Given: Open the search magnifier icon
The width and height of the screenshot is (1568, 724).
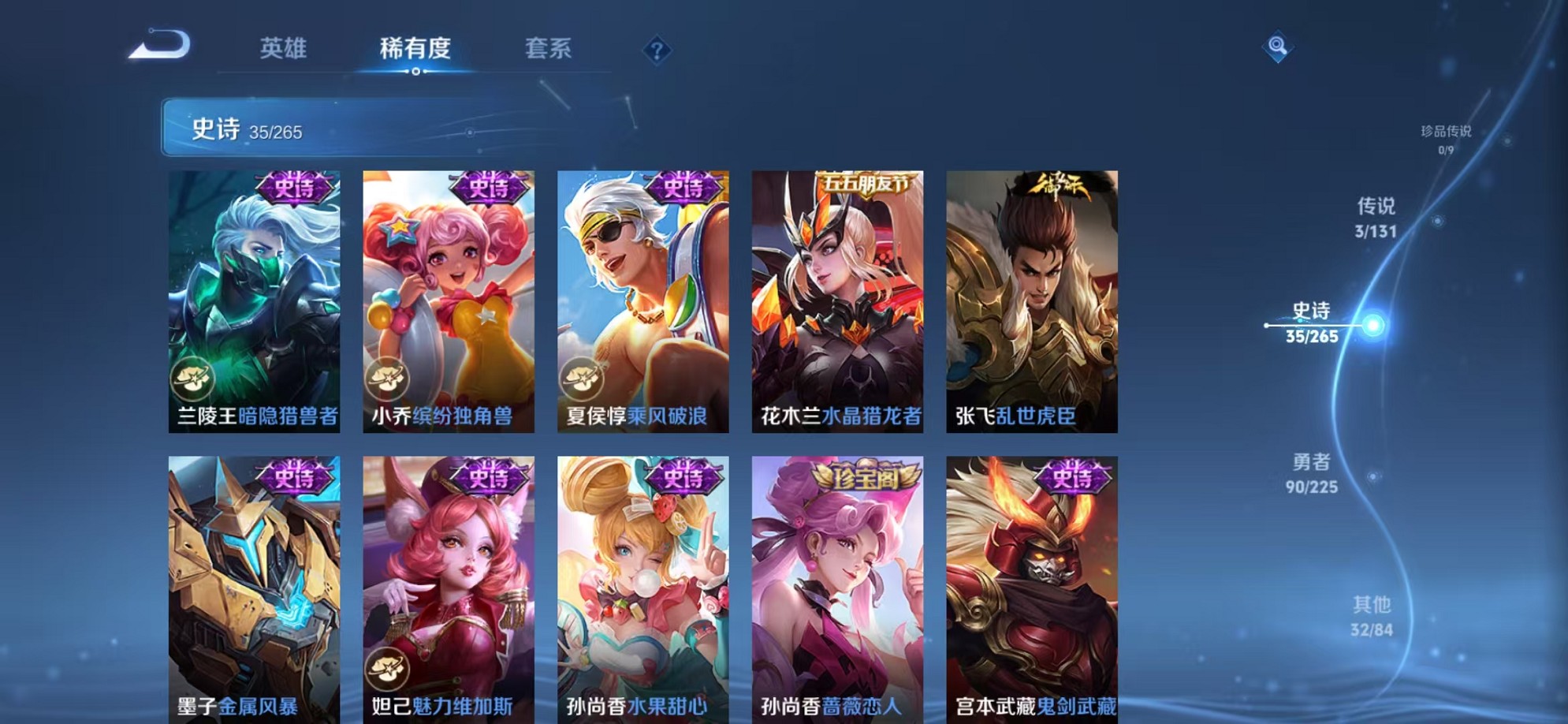Looking at the screenshot, I should [x=1278, y=47].
